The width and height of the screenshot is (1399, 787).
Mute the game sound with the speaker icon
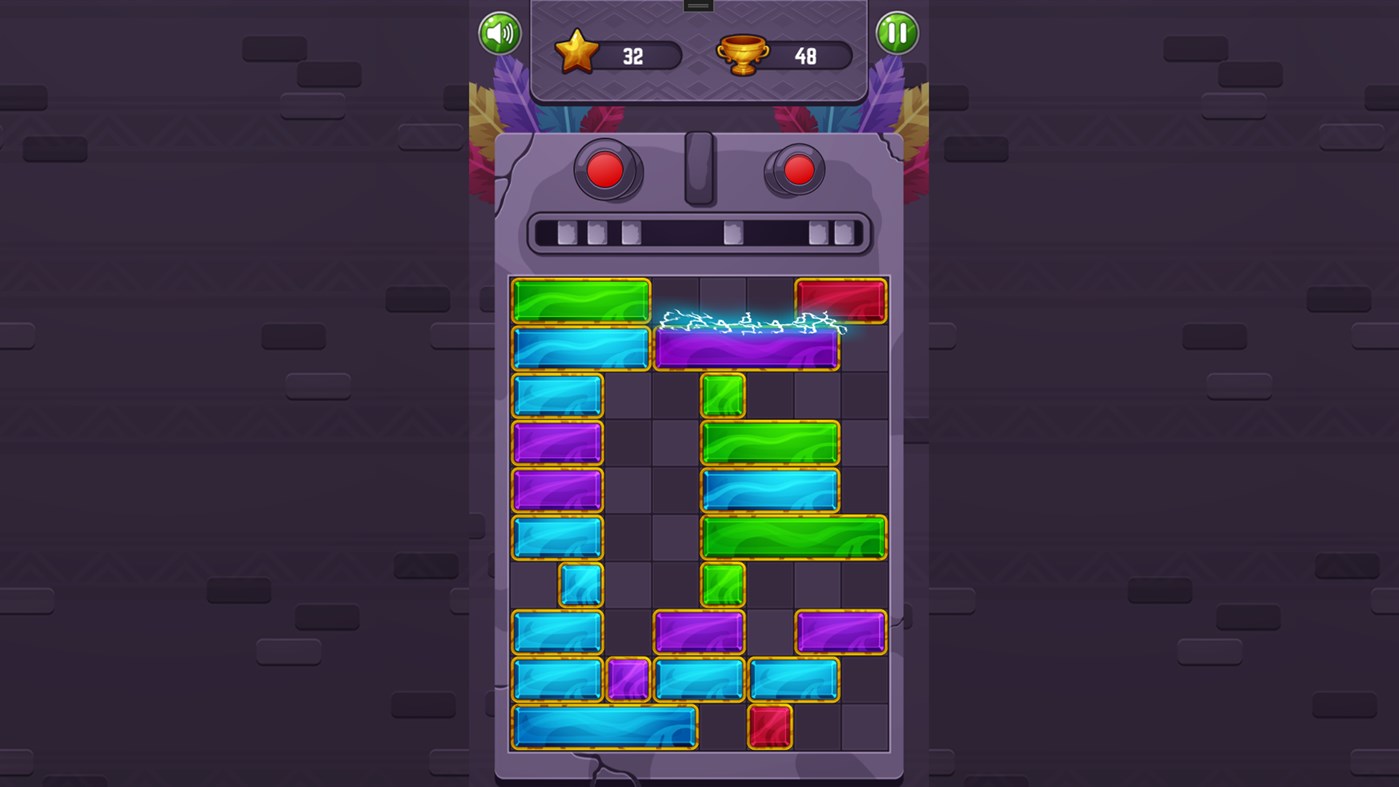[x=498, y=33]
